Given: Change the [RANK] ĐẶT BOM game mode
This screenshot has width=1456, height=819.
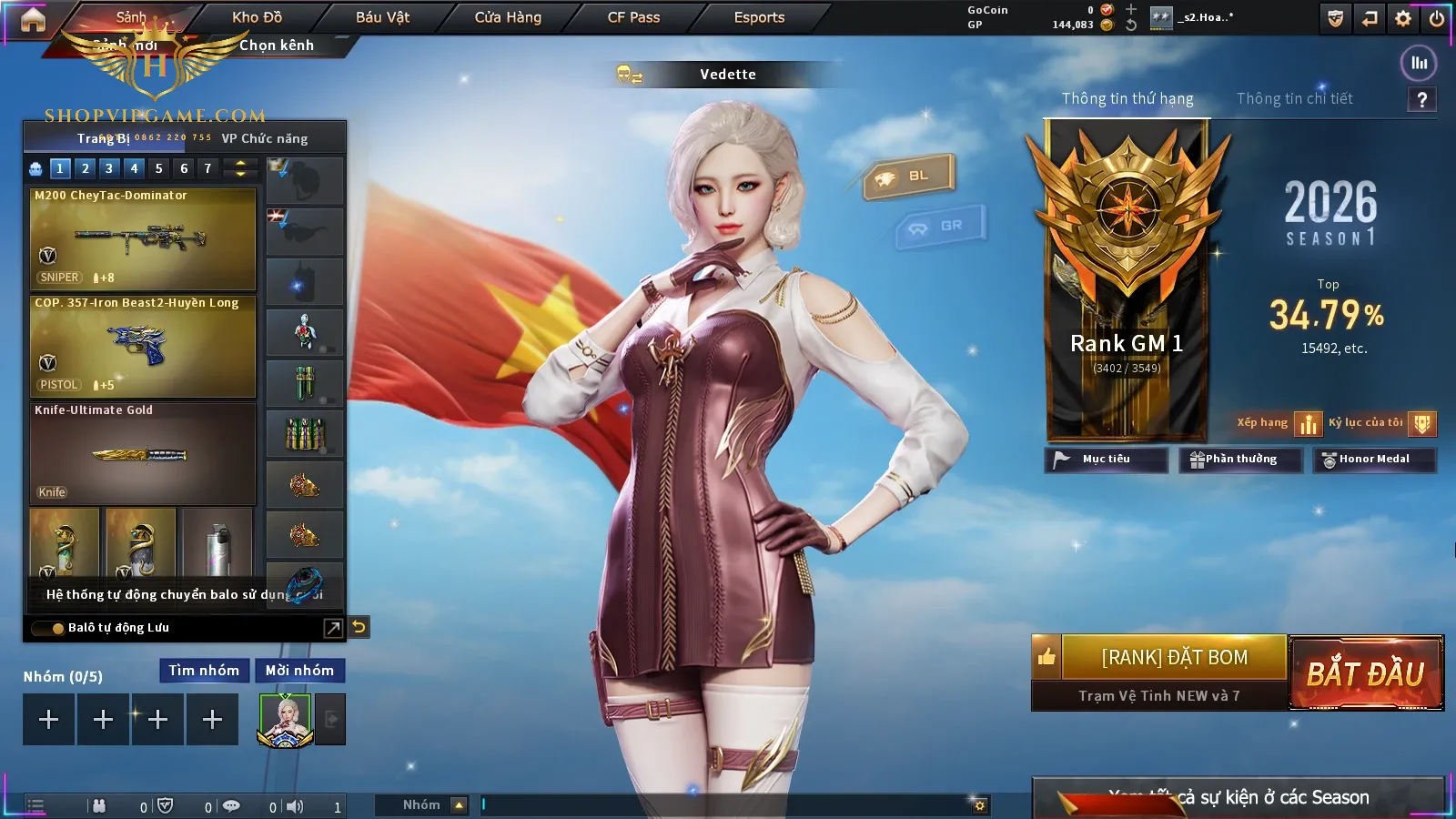Looking at the screenshot, I should 1174,657.
